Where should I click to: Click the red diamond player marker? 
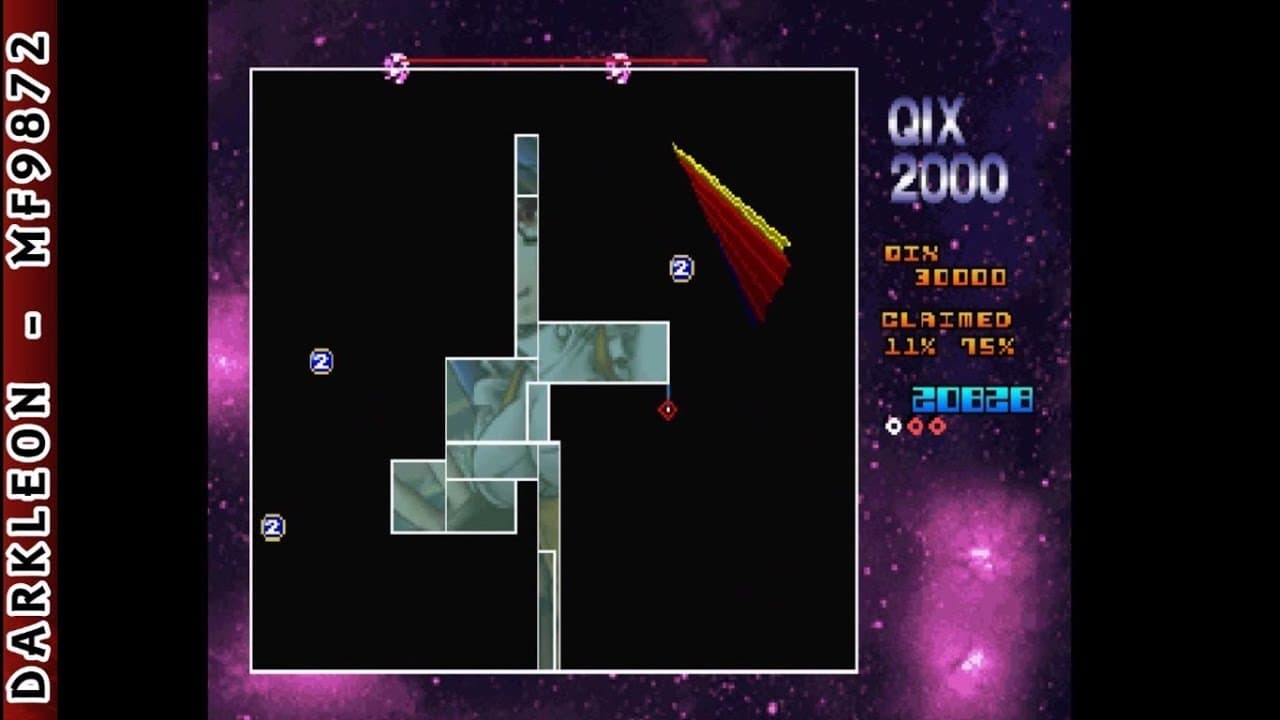pyautogui.click(x=666, y=409)
